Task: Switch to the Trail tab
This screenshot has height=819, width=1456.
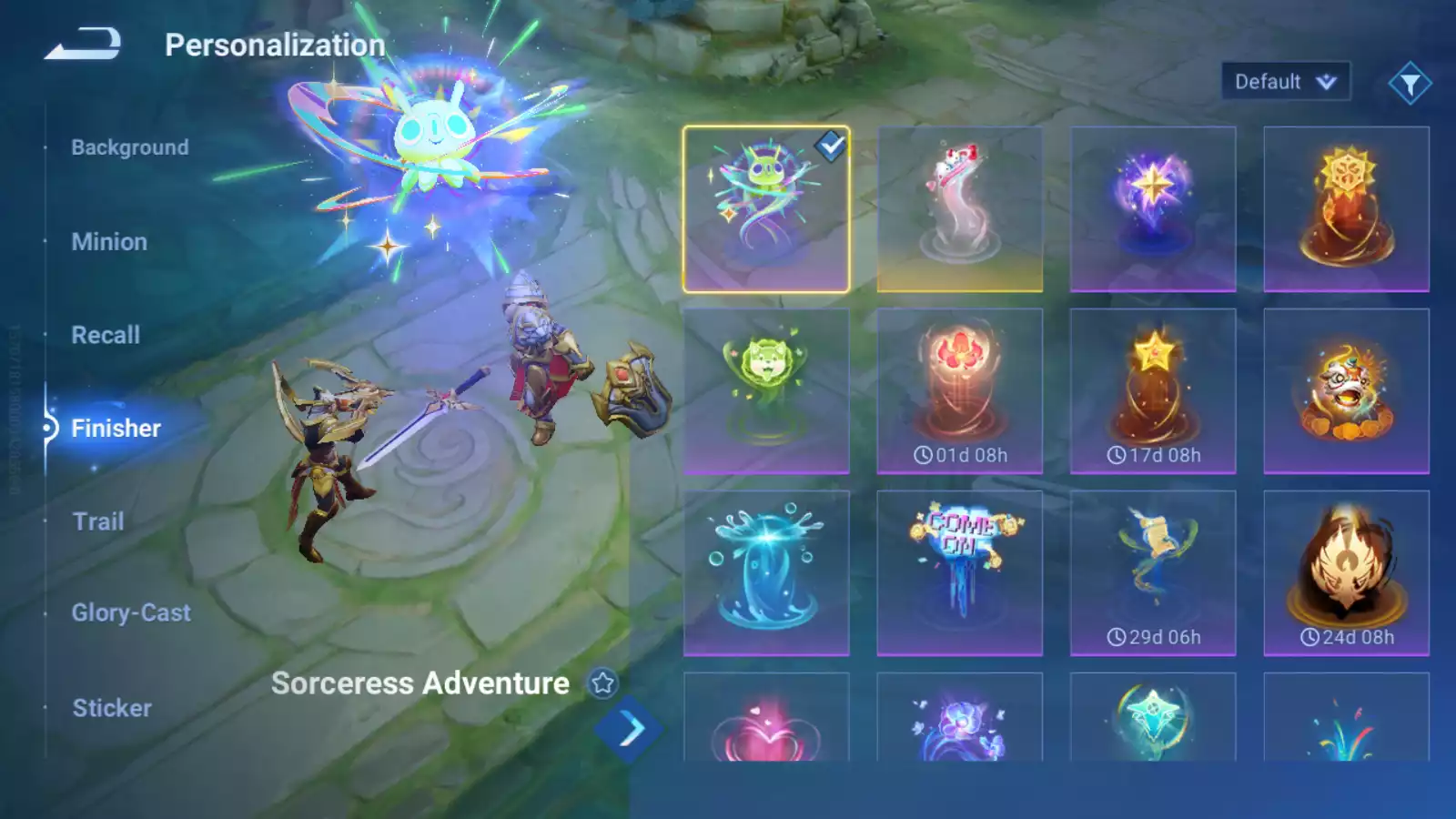Action: click(98, 521)
